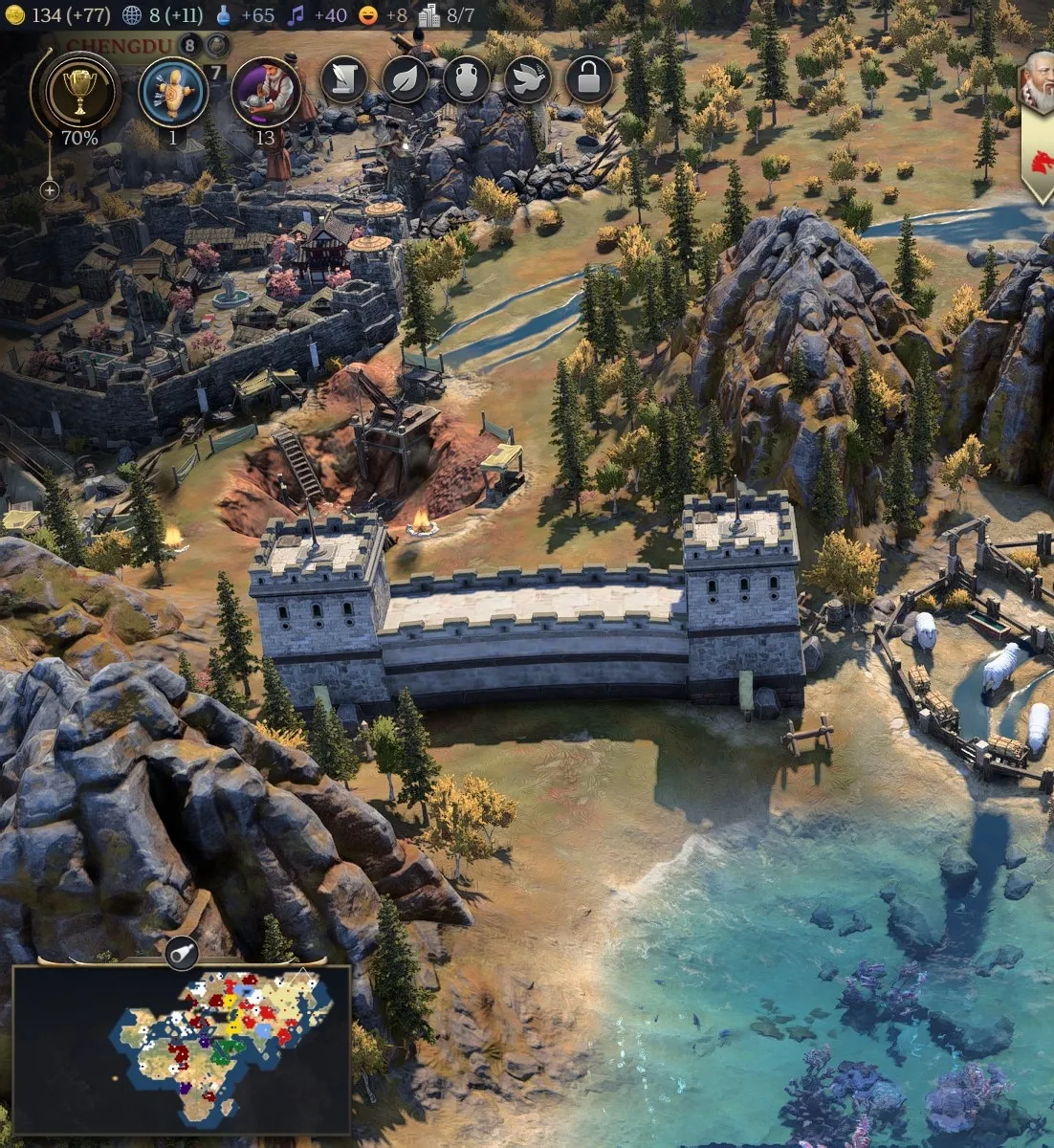
Task: Click the settlement cap buildings icon
Action: pos(429,15)
